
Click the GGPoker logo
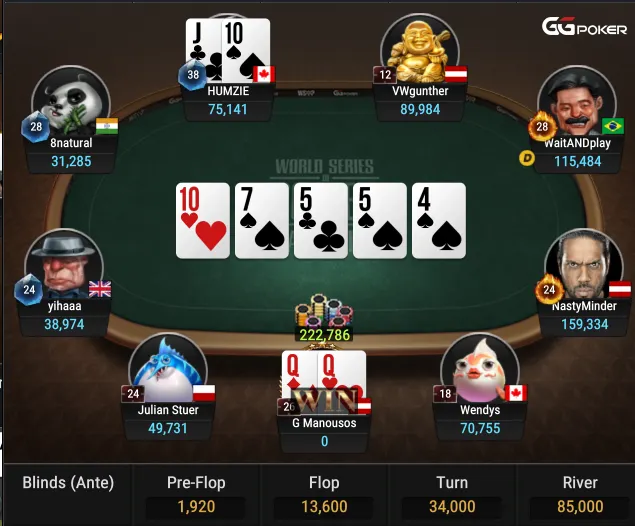(585, 28)
